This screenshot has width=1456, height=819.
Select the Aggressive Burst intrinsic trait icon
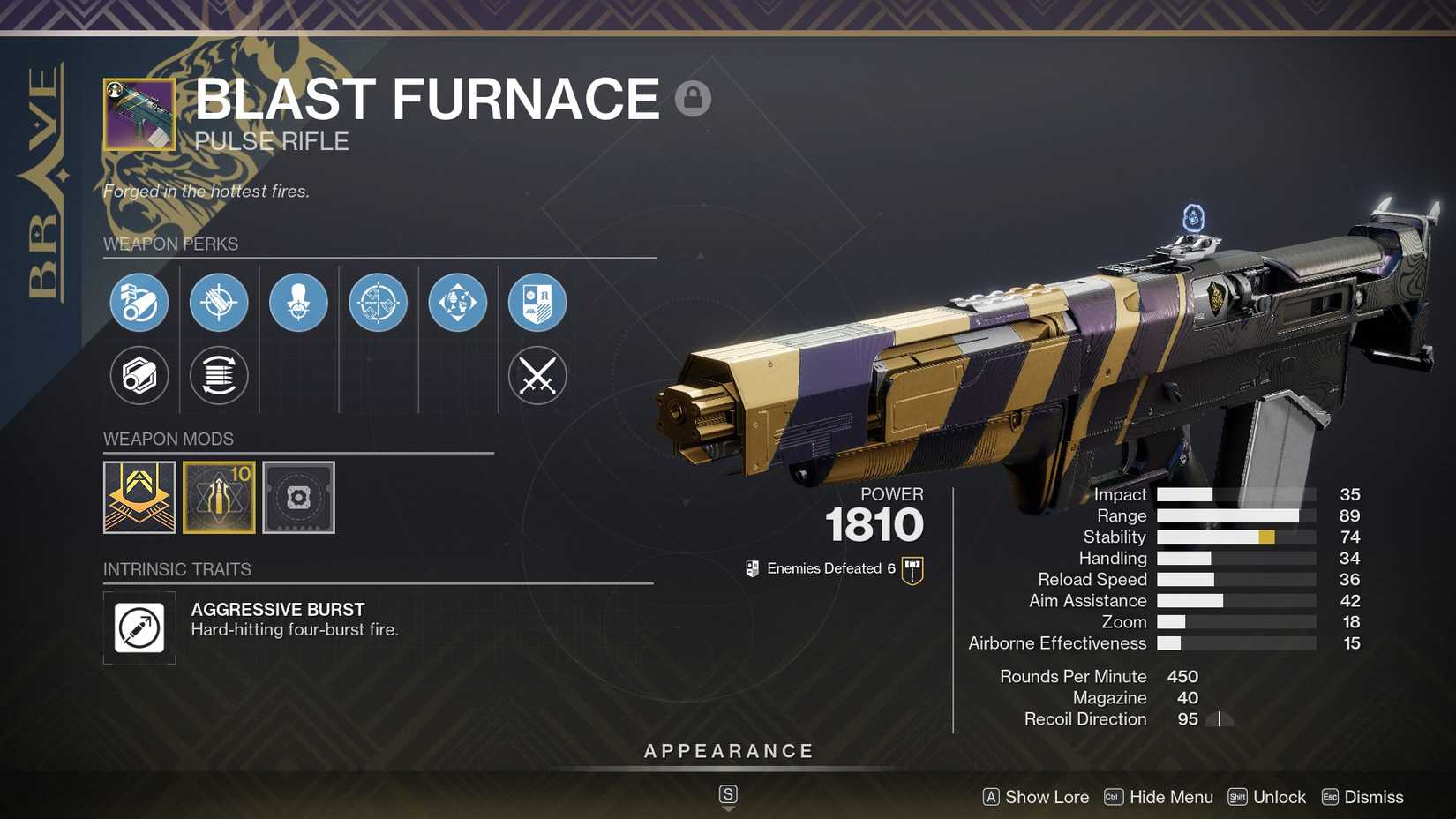point(139,628)
